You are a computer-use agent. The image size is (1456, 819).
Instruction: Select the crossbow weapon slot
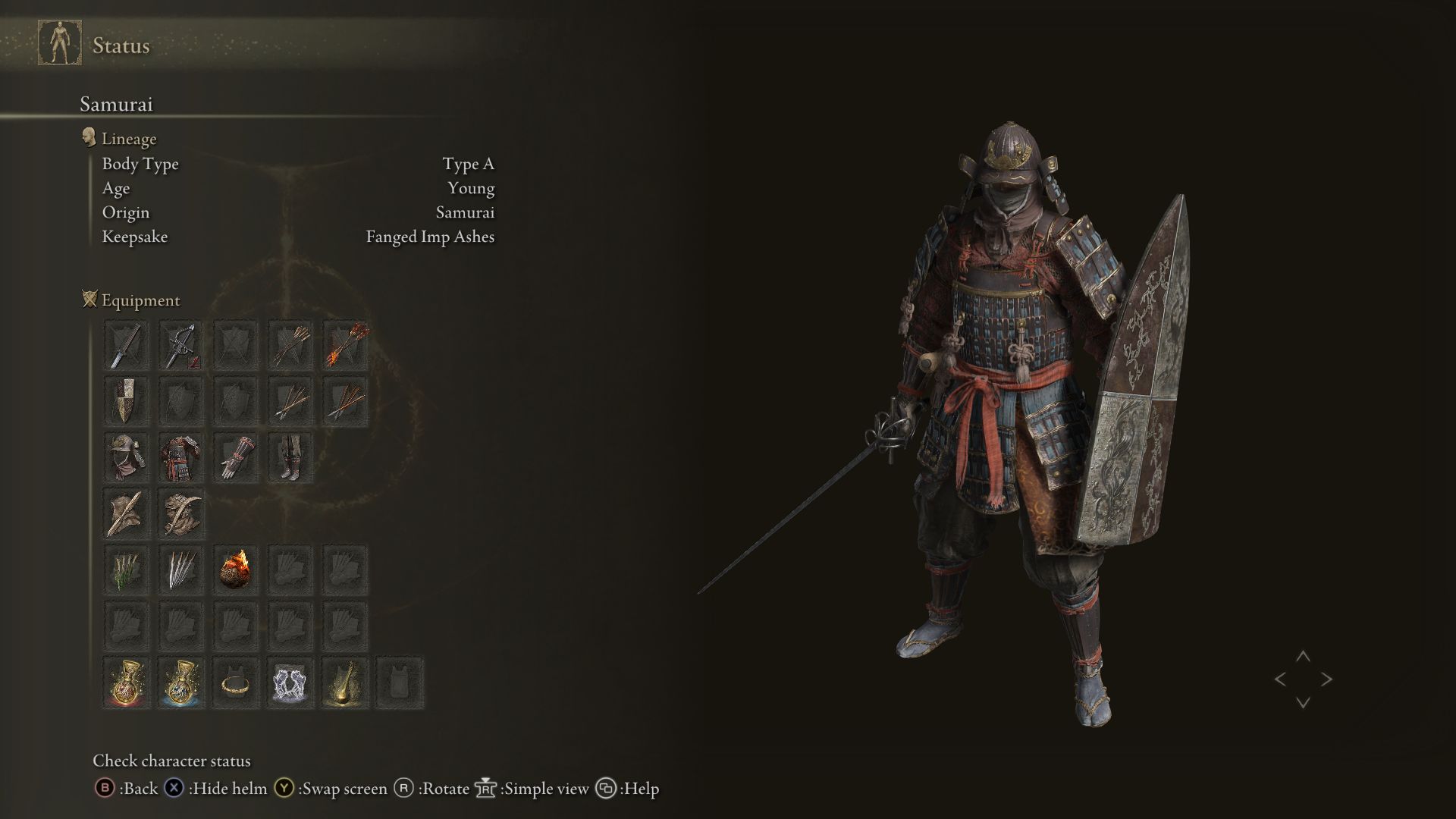[x=180, y=346]
